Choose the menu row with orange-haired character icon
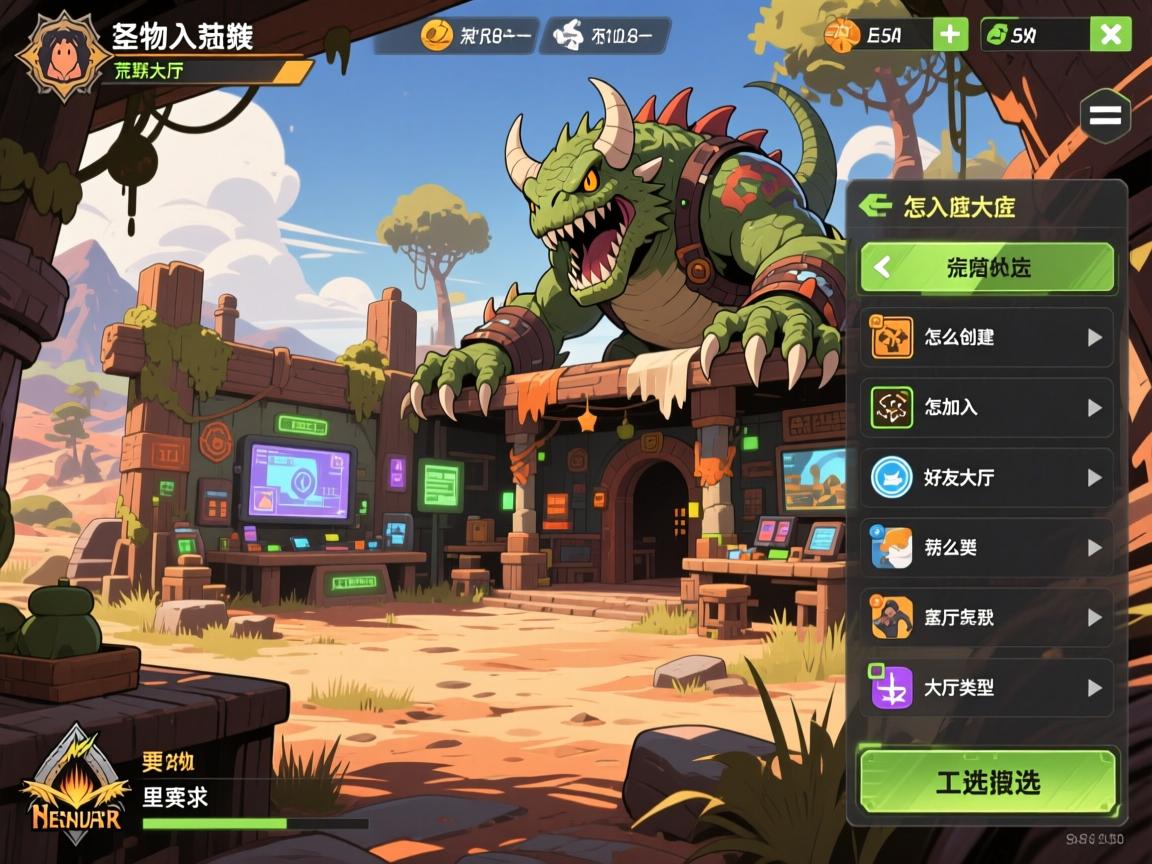The height and width of the screenshot is (864, 1152). (x=987, y=548)
